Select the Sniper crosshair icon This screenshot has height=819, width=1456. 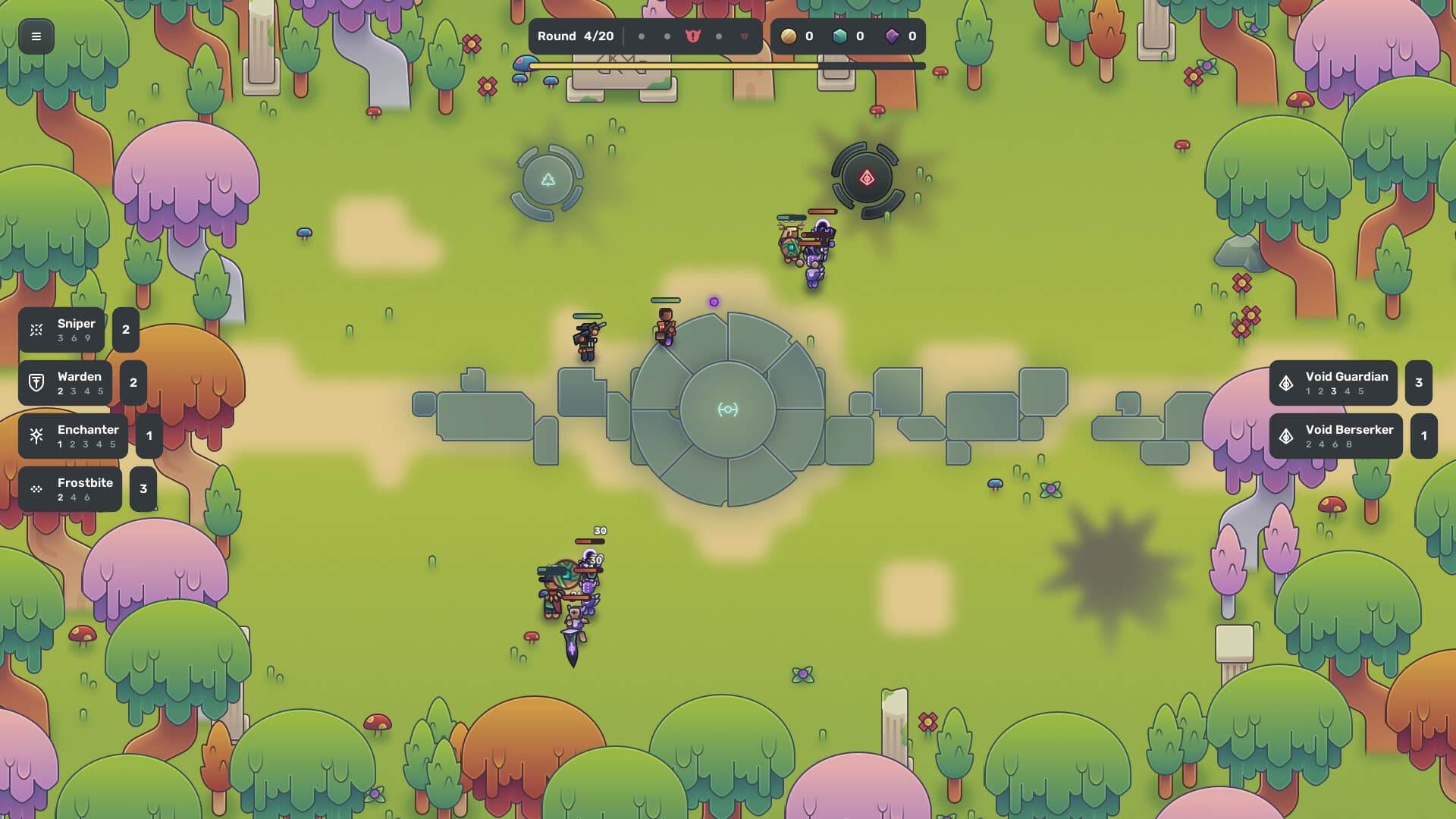pos(36,329)
